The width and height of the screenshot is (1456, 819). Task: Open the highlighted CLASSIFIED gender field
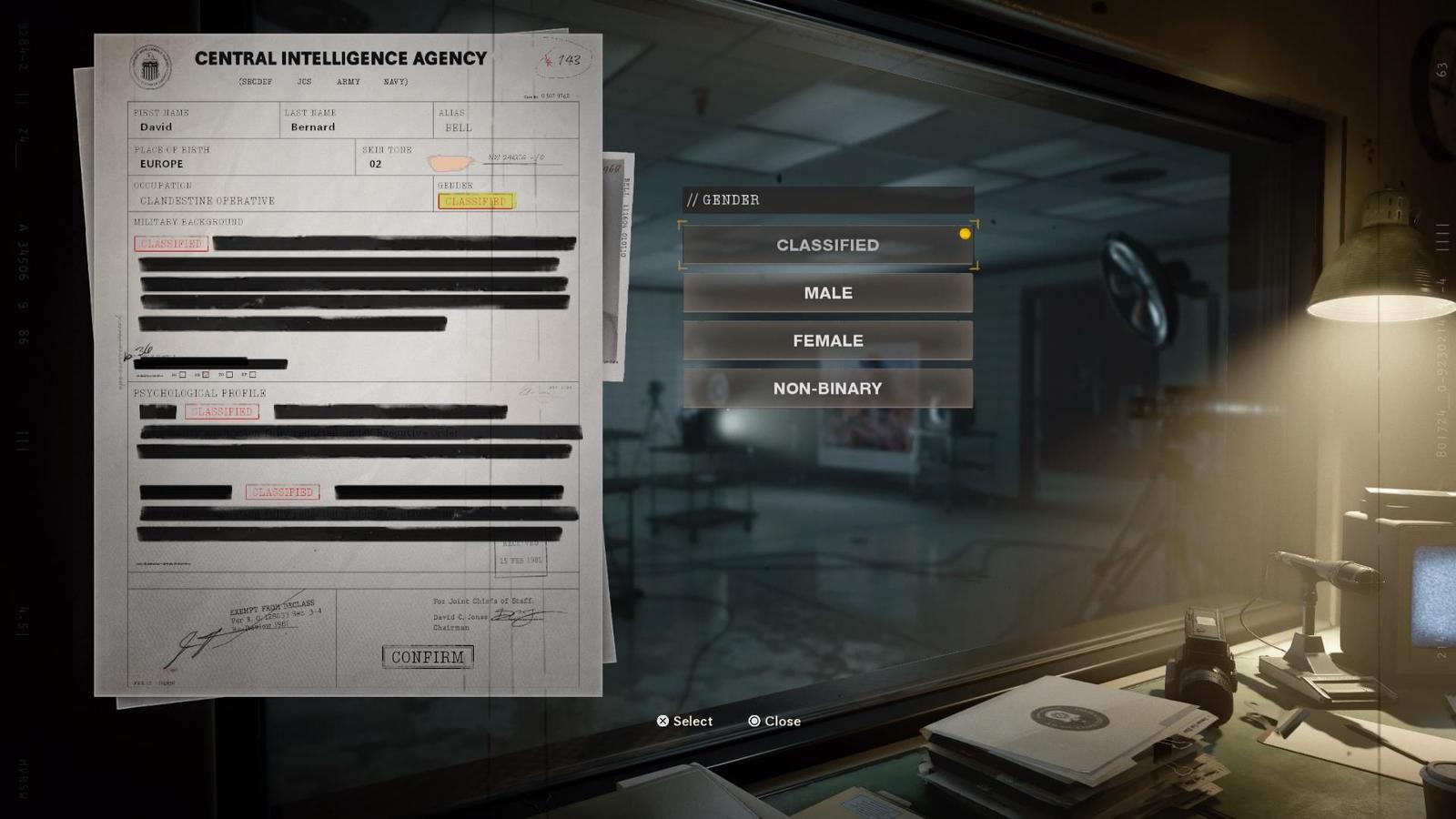coord(473,201)
